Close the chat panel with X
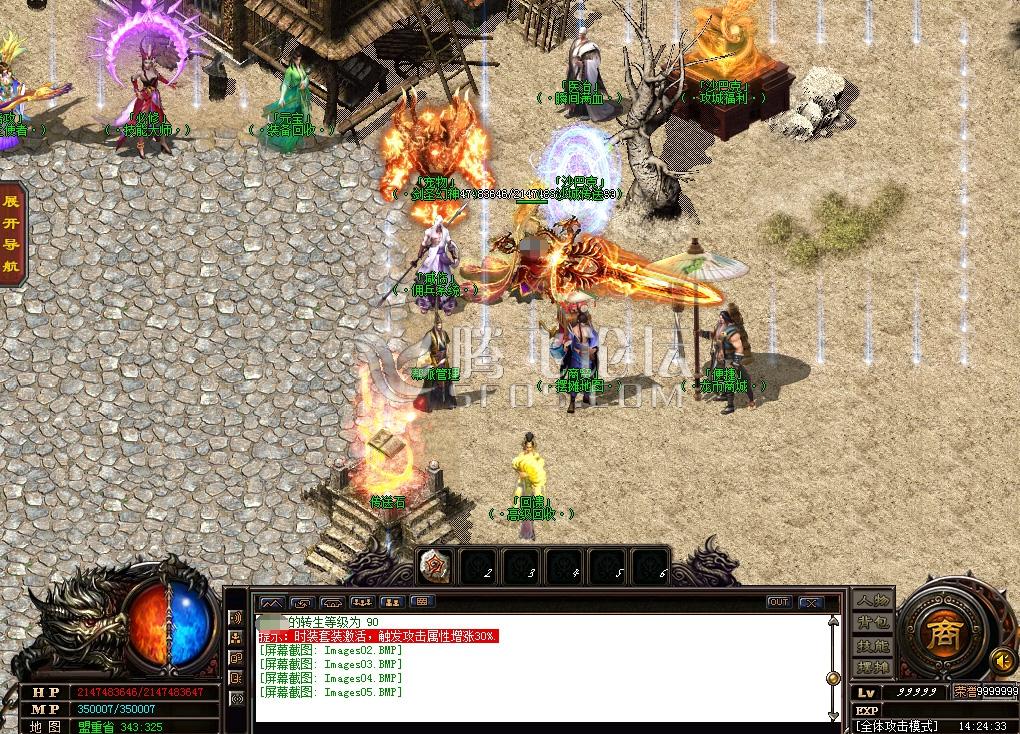 click(811, 602)
